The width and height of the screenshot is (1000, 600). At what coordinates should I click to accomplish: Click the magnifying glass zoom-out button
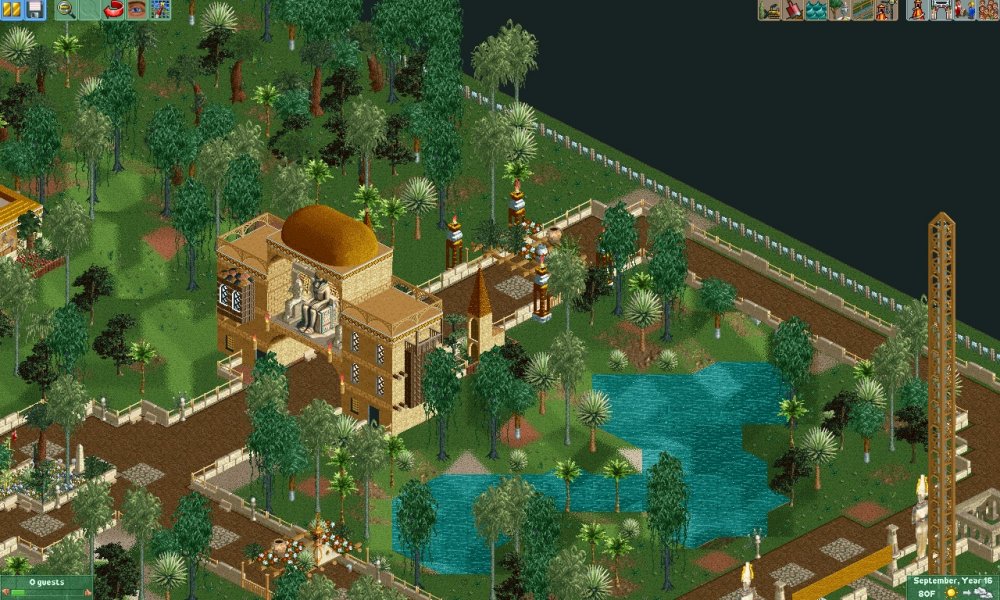[67, 10]
